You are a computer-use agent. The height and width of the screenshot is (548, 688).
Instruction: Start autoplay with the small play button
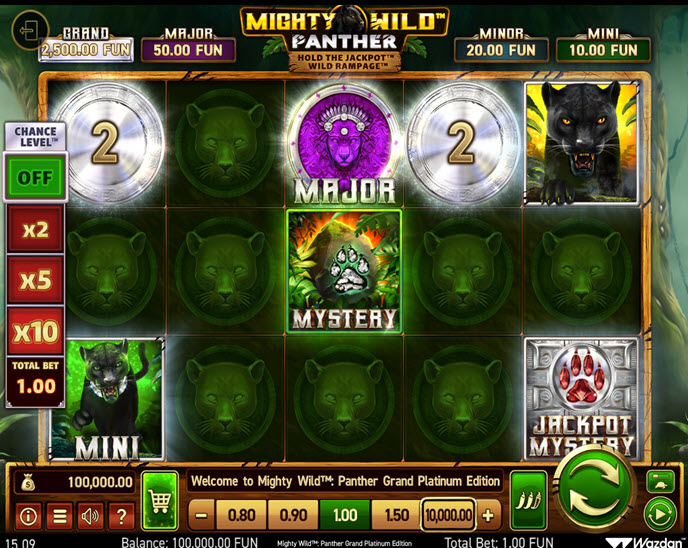(660, 516)
